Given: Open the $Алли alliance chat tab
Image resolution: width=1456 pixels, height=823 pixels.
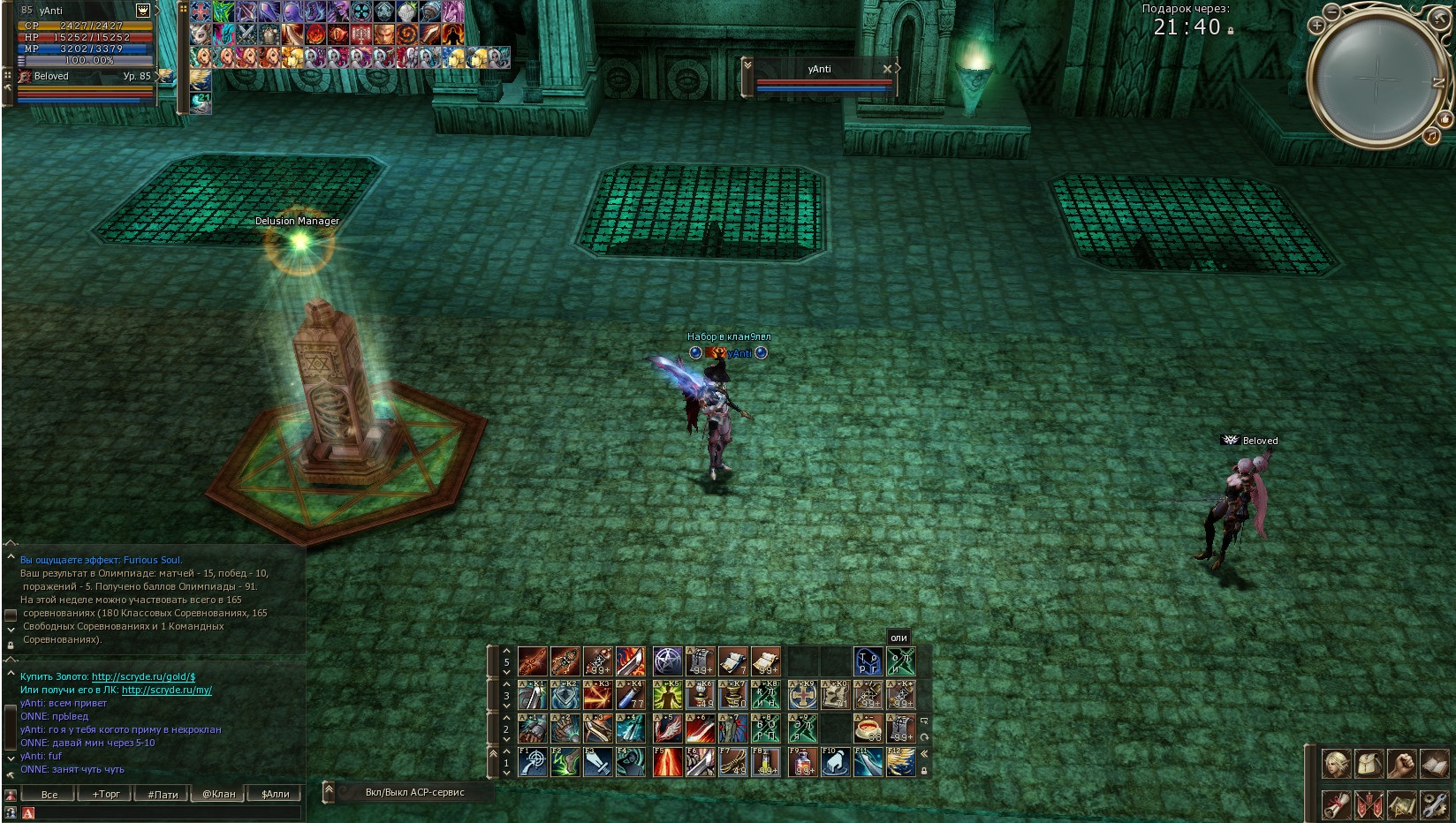Looking at the screenshot, I should pyautogui.click(x=276, y=794).
